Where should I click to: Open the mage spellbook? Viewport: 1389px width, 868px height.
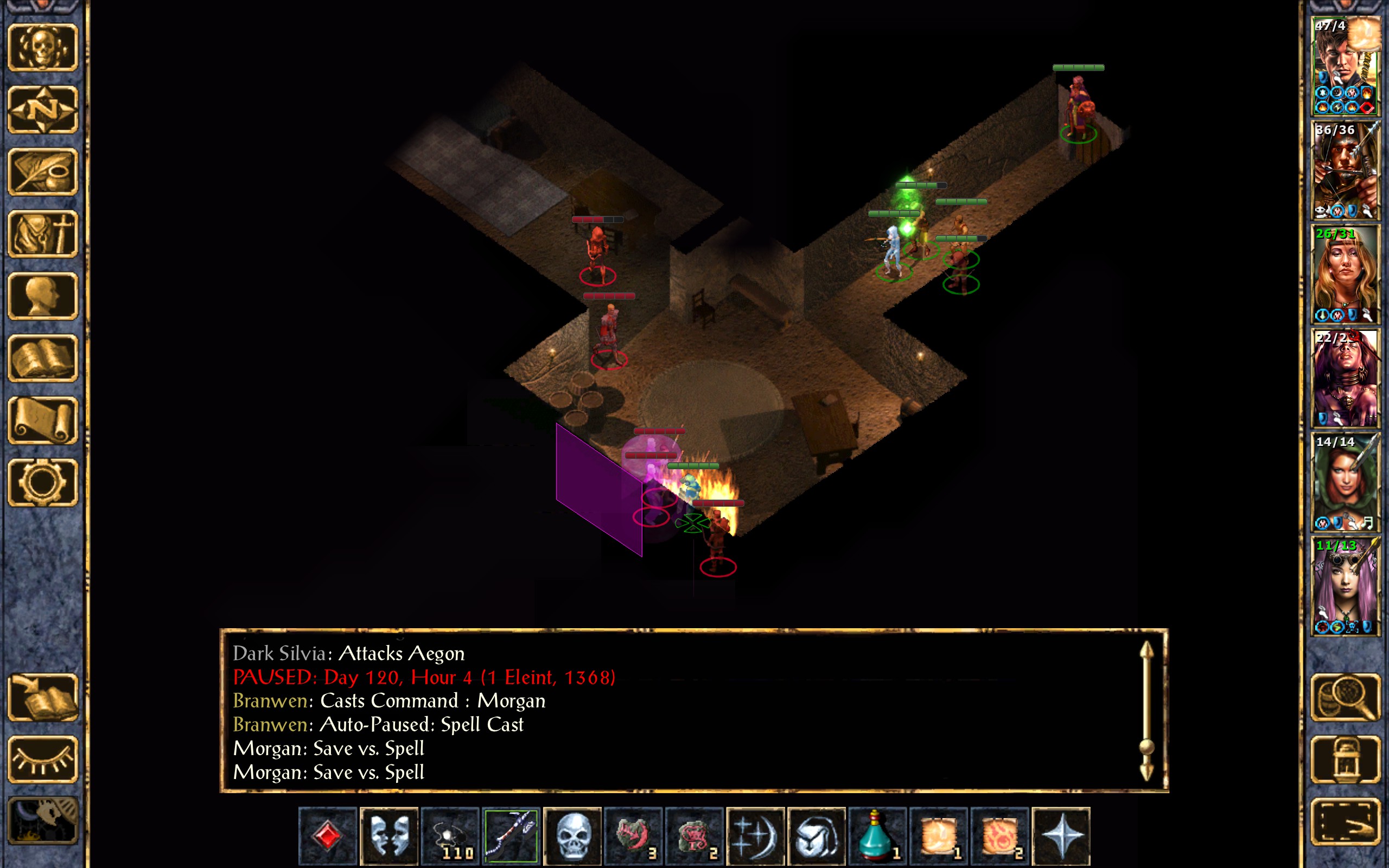coord(43,358)
